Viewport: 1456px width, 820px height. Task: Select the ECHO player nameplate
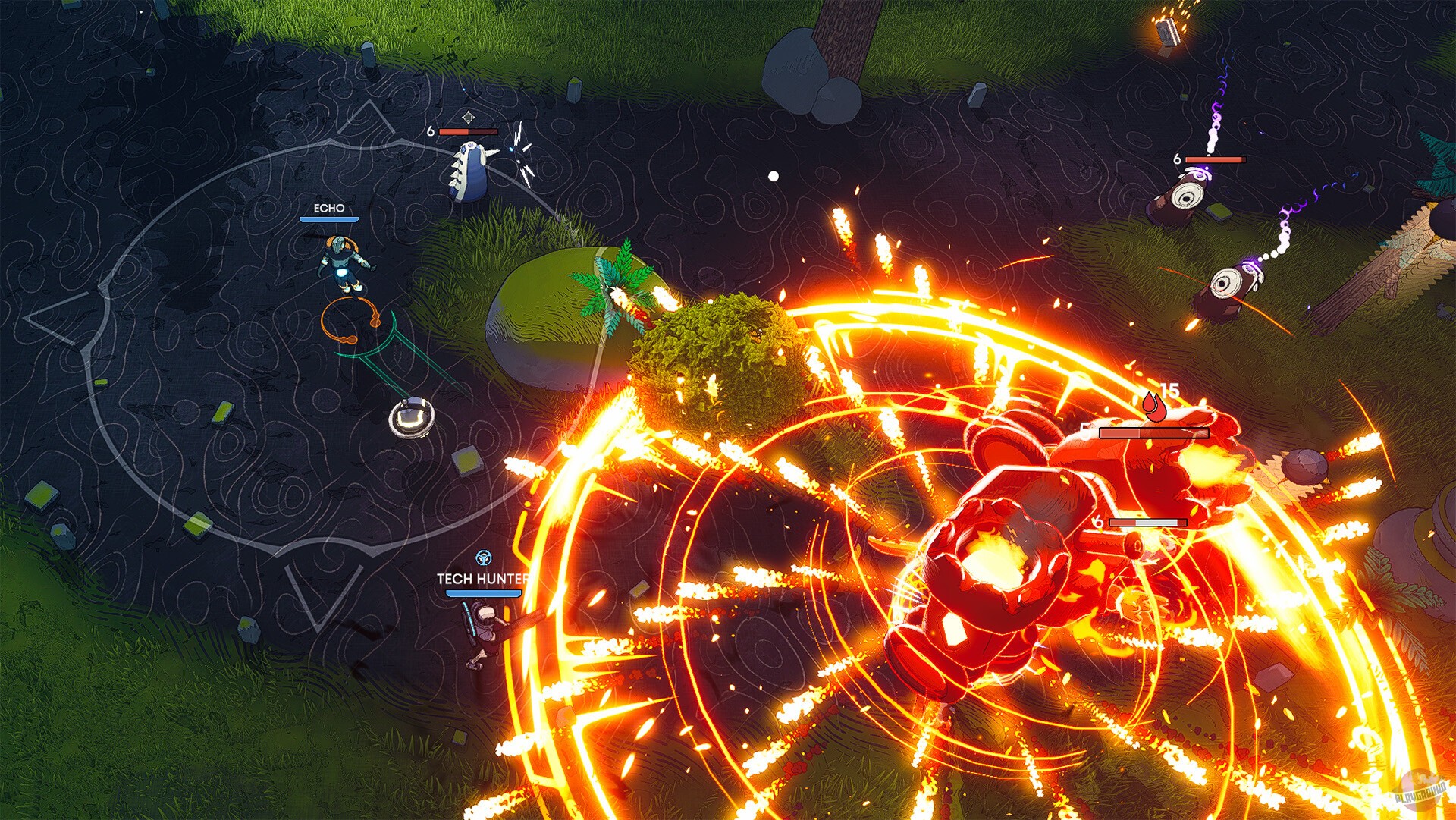pos(328,206)
